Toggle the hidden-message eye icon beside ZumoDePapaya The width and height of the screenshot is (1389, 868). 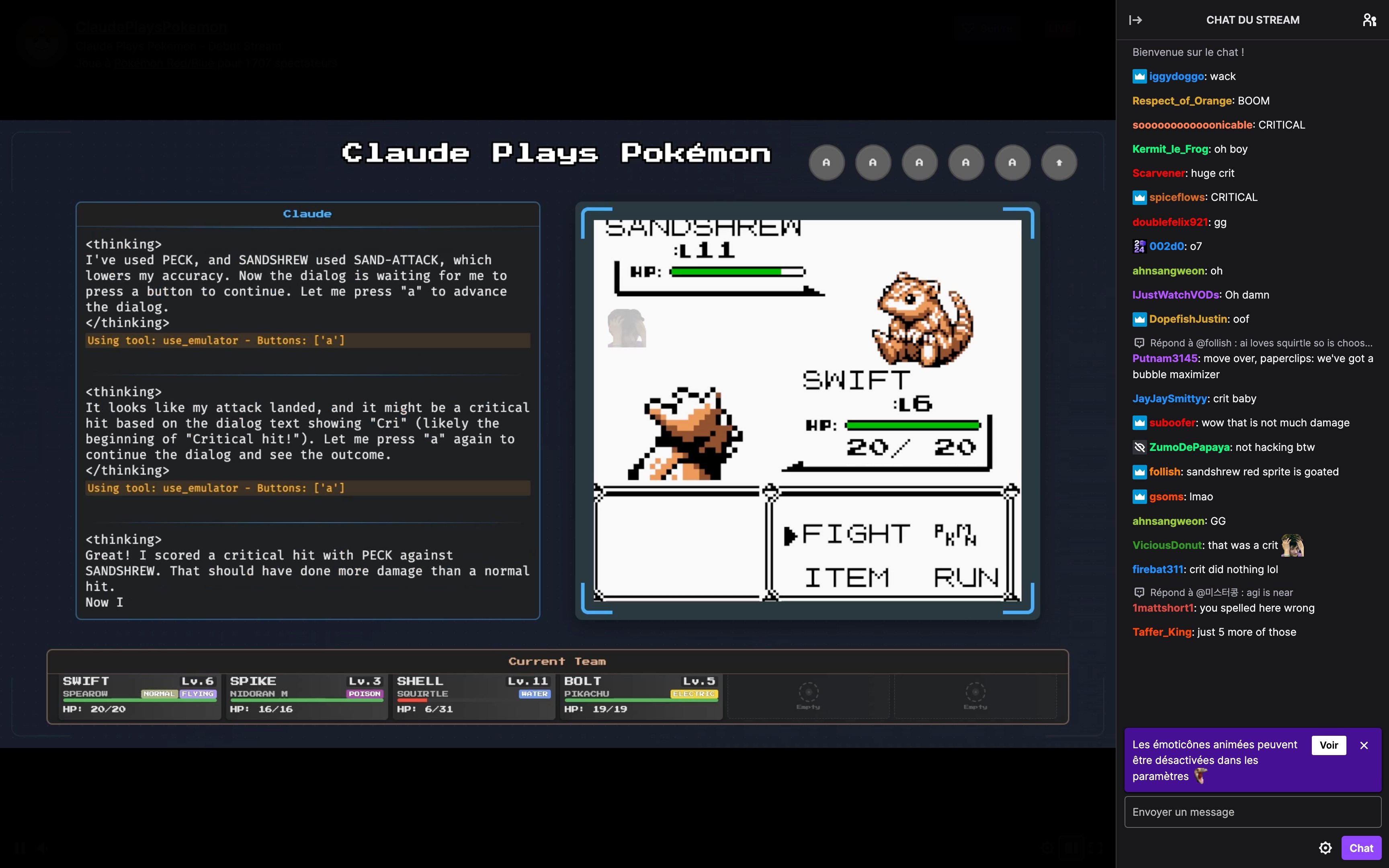click(1140, 447)
